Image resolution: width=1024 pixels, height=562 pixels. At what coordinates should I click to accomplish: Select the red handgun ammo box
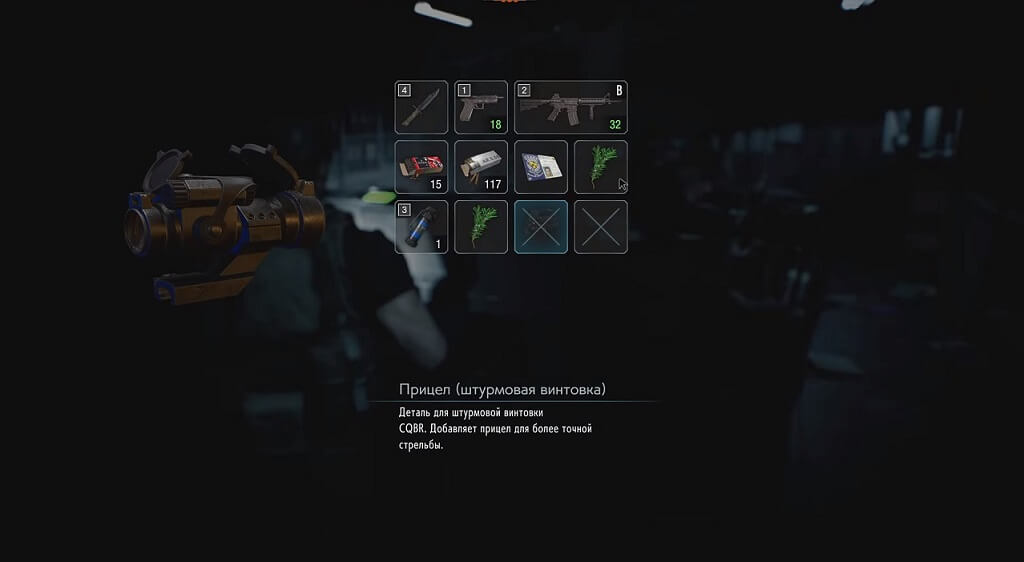point(421,167)
